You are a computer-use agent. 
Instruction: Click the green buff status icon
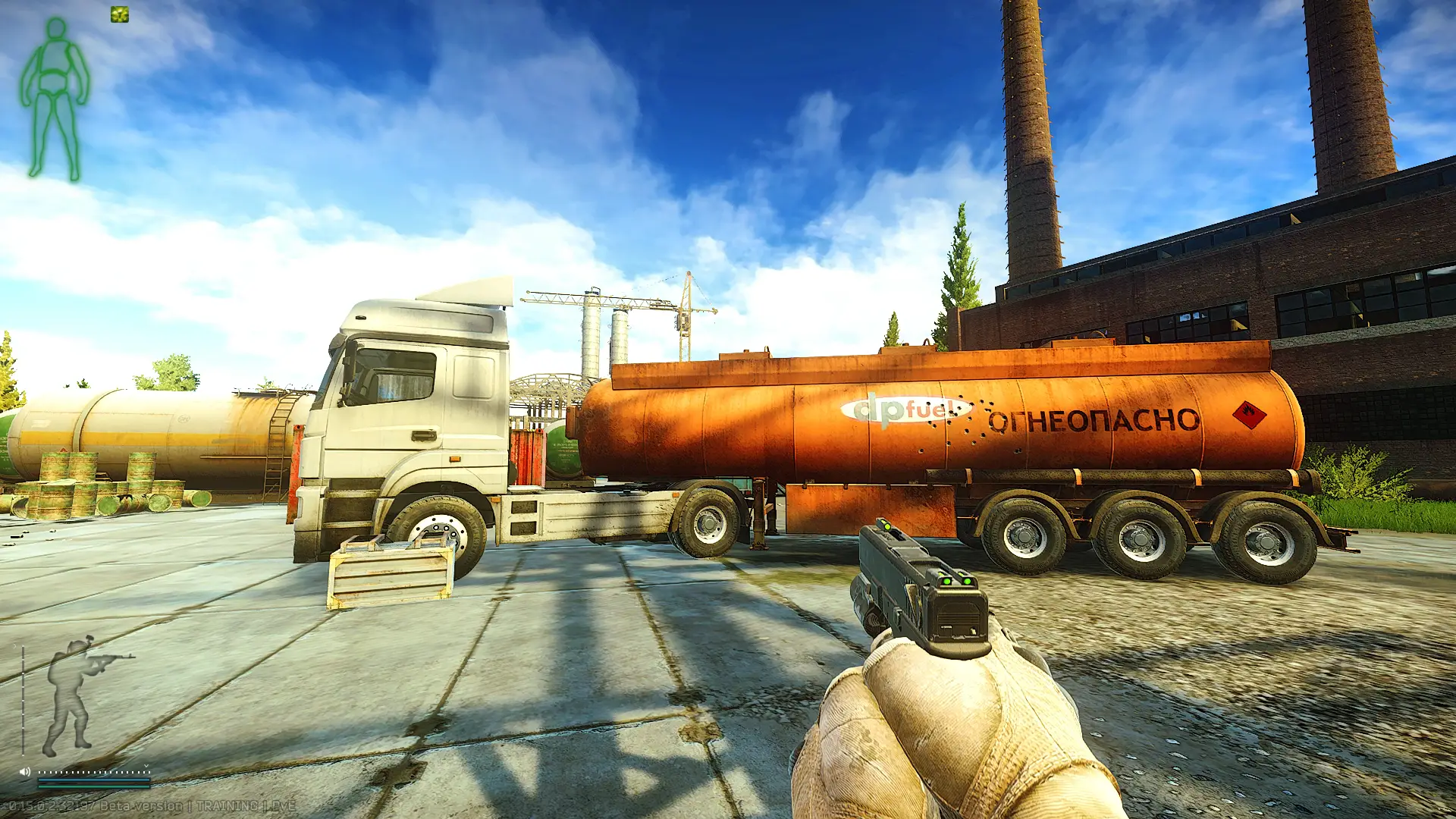(120, 14)
